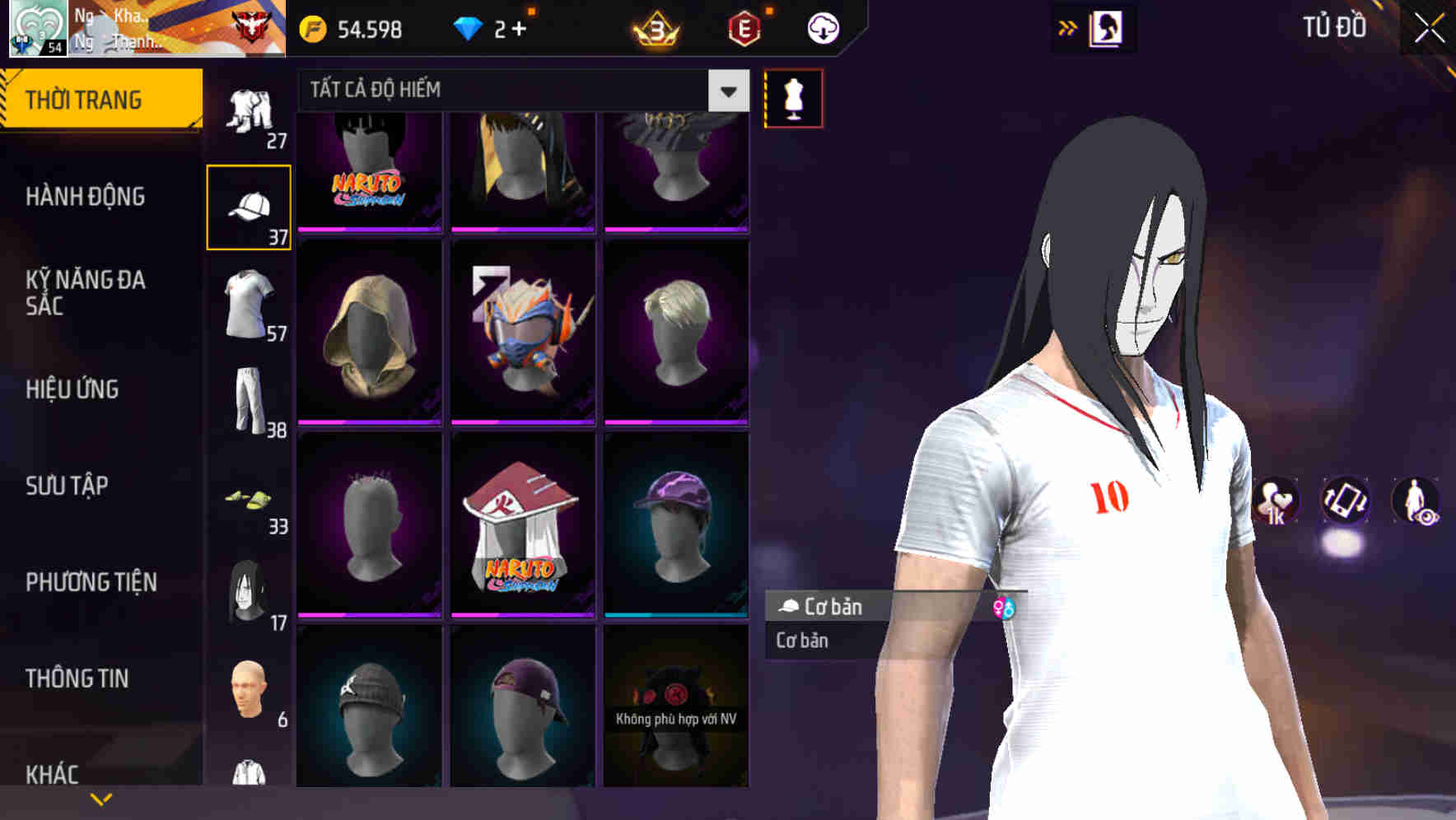The height and width of the screenshot is (820, 1456).
Task: Switch to the shirt category with 57 items
Action: pyautogui.click(x=250, y=305)
